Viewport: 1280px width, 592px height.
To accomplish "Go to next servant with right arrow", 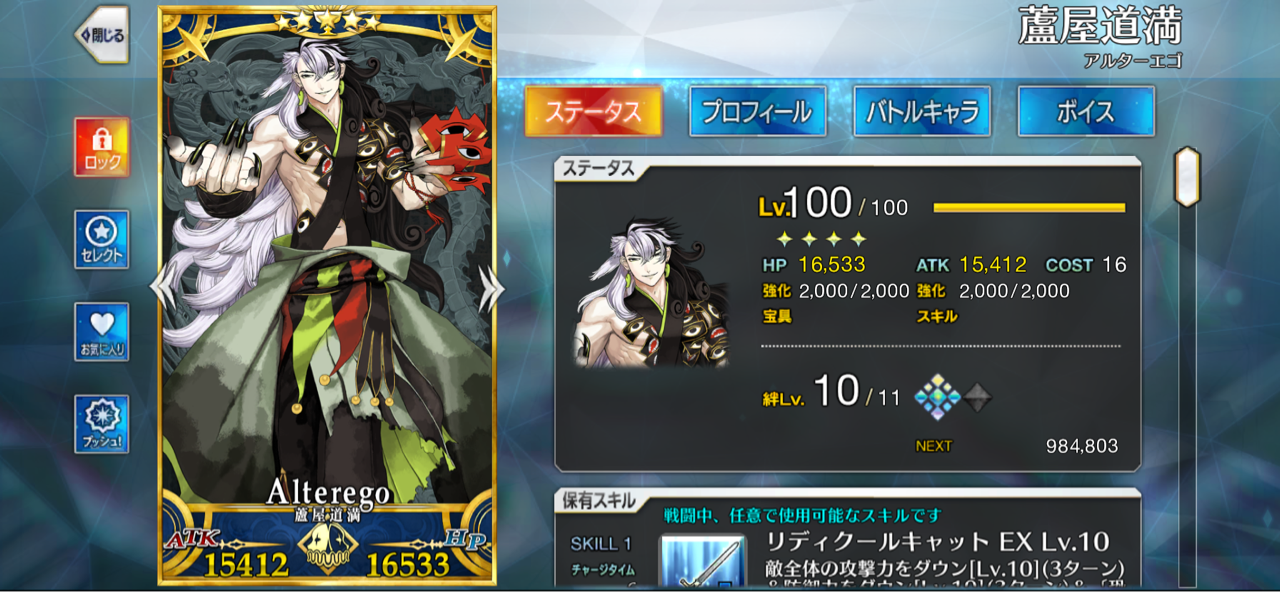I will coord(490,289).
